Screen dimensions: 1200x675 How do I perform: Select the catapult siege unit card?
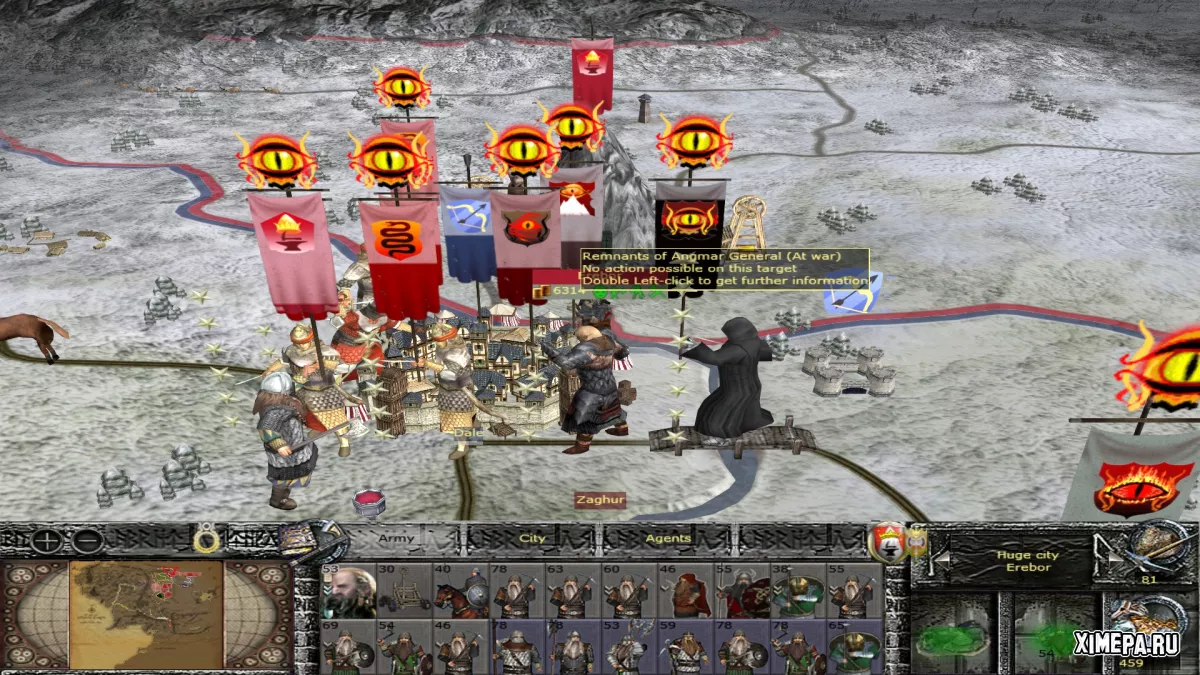403,591
